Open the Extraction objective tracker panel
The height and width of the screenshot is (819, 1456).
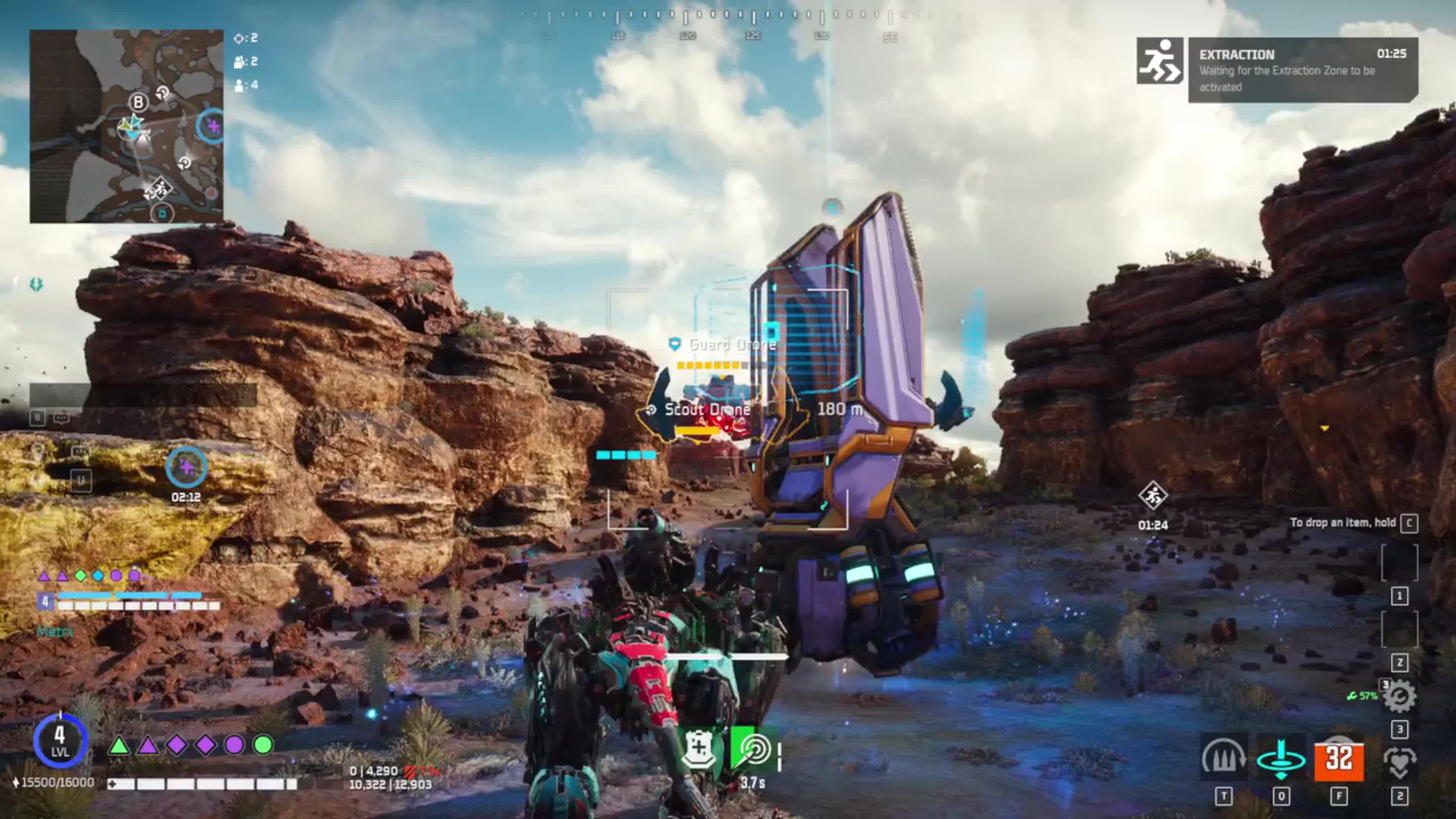coord(1302,69)
